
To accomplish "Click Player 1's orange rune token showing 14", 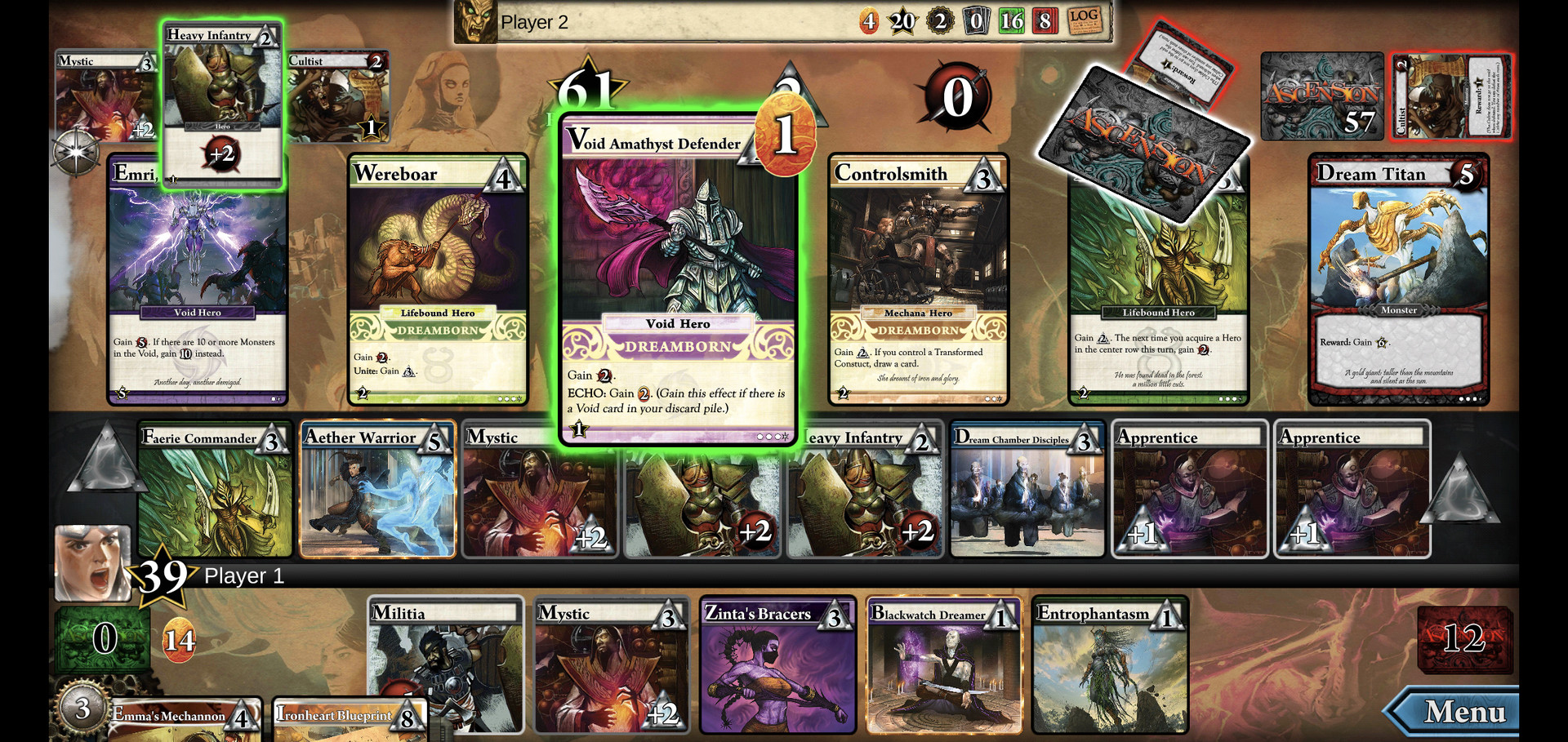I will (179, 640).
